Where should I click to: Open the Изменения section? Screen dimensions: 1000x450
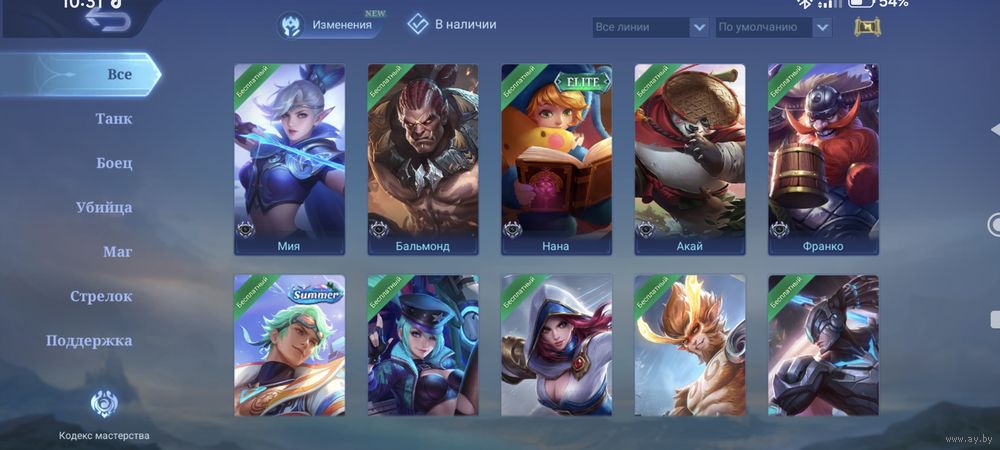pyautogui.click(x=330, y=25)
